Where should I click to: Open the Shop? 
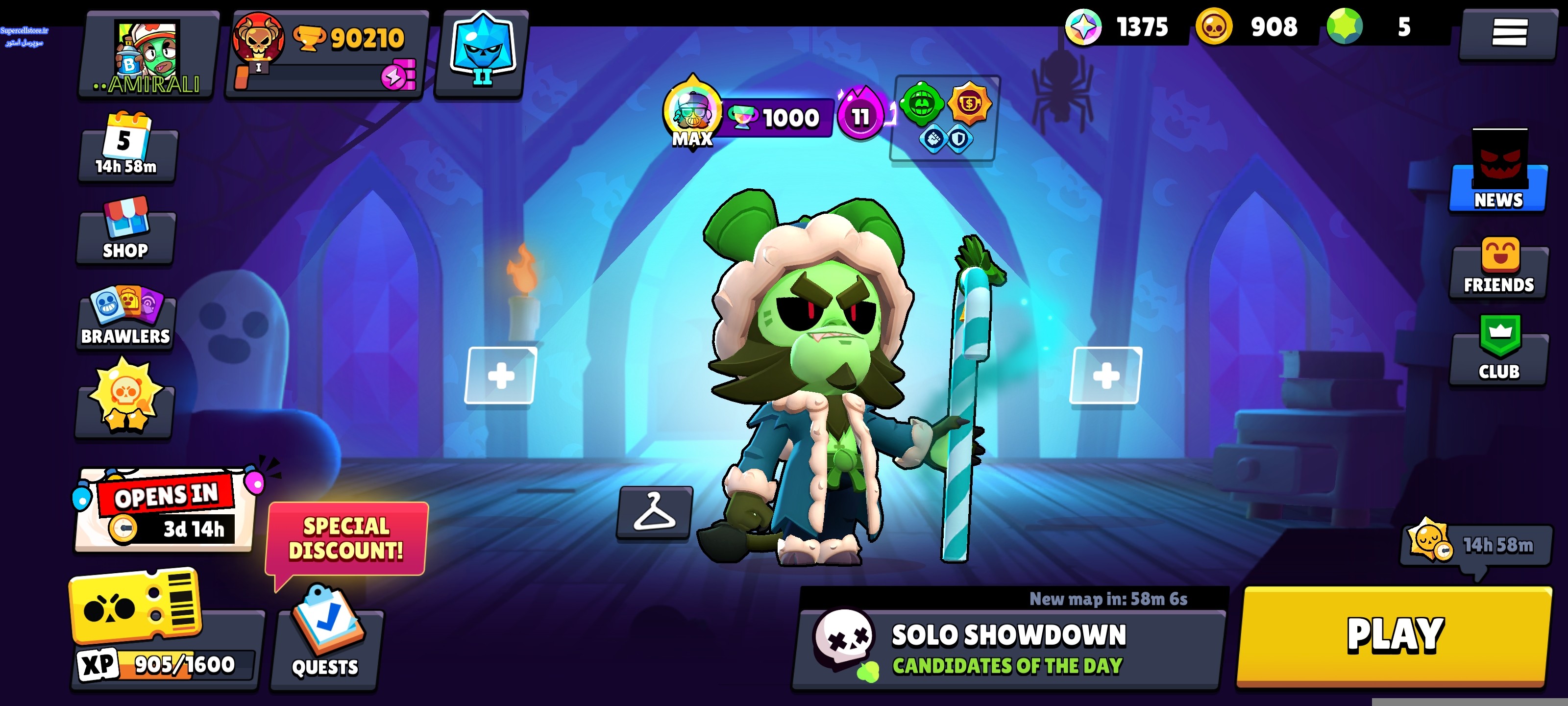[126, 231]
